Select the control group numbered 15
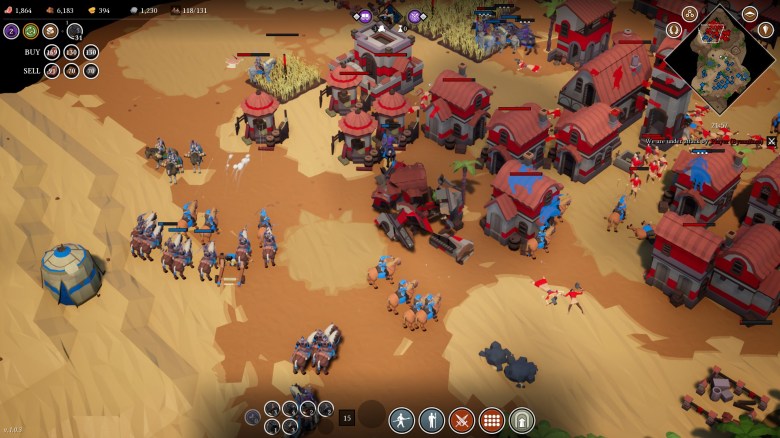 point(347,418)
